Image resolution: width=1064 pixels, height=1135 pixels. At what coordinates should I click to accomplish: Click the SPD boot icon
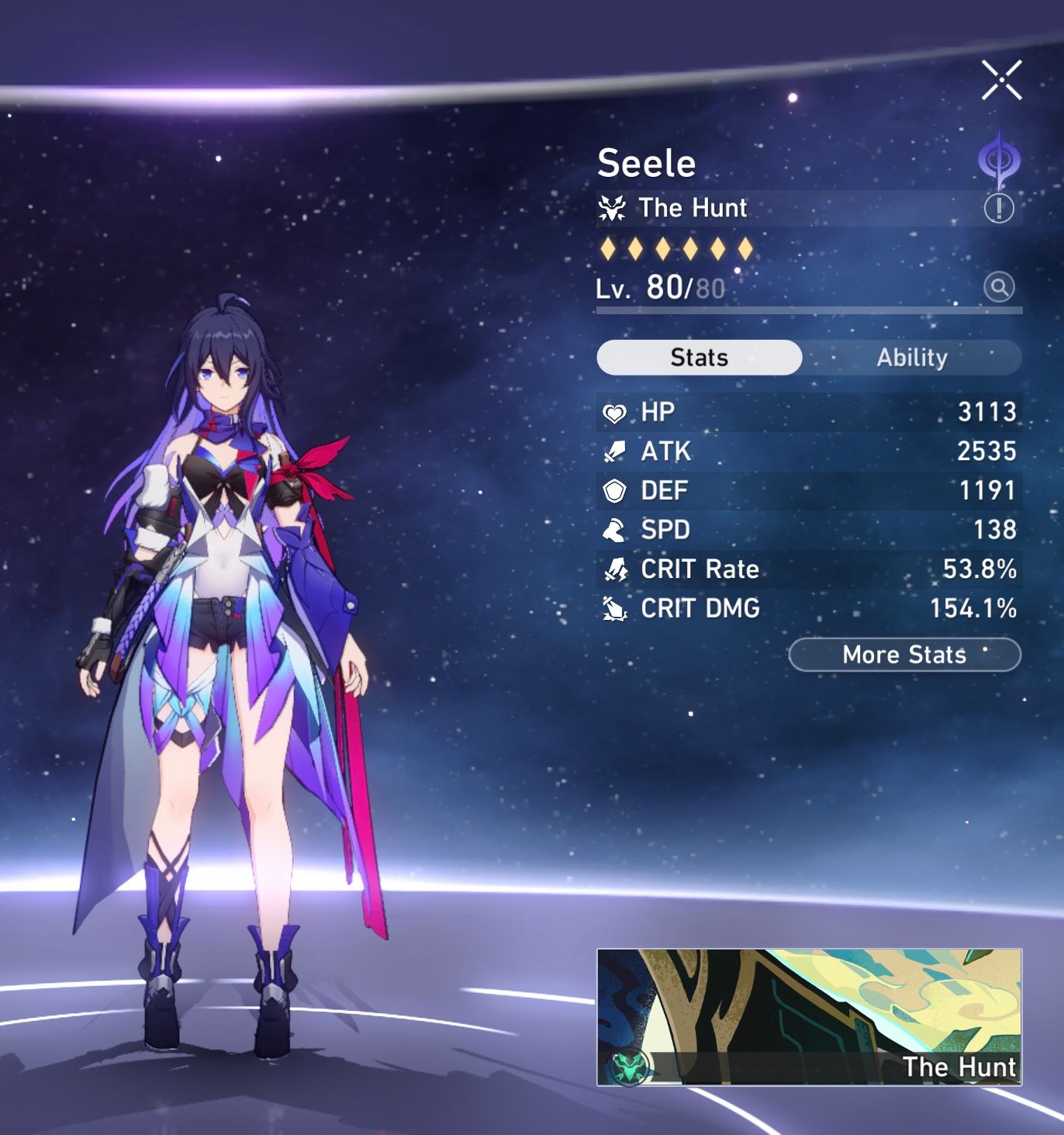coord(615,531)
